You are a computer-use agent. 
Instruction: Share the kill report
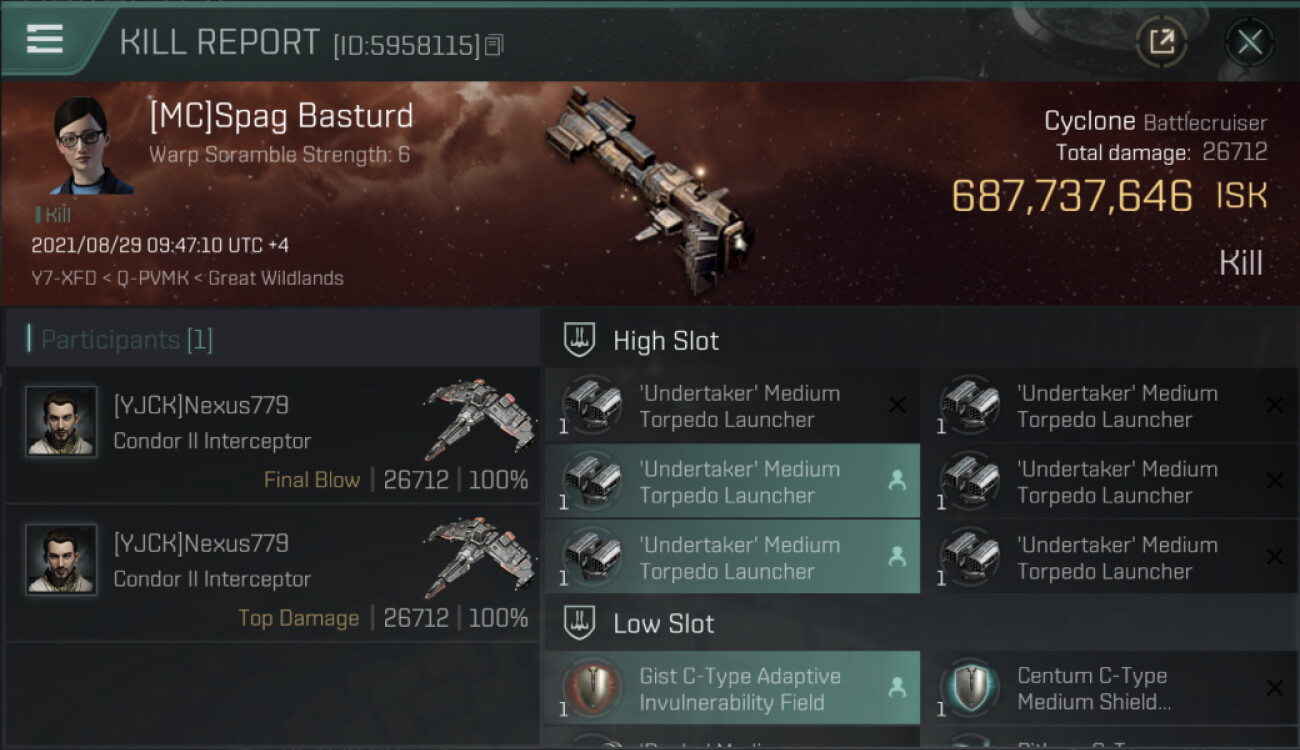pyautogui.click(x=1161, y=42)
